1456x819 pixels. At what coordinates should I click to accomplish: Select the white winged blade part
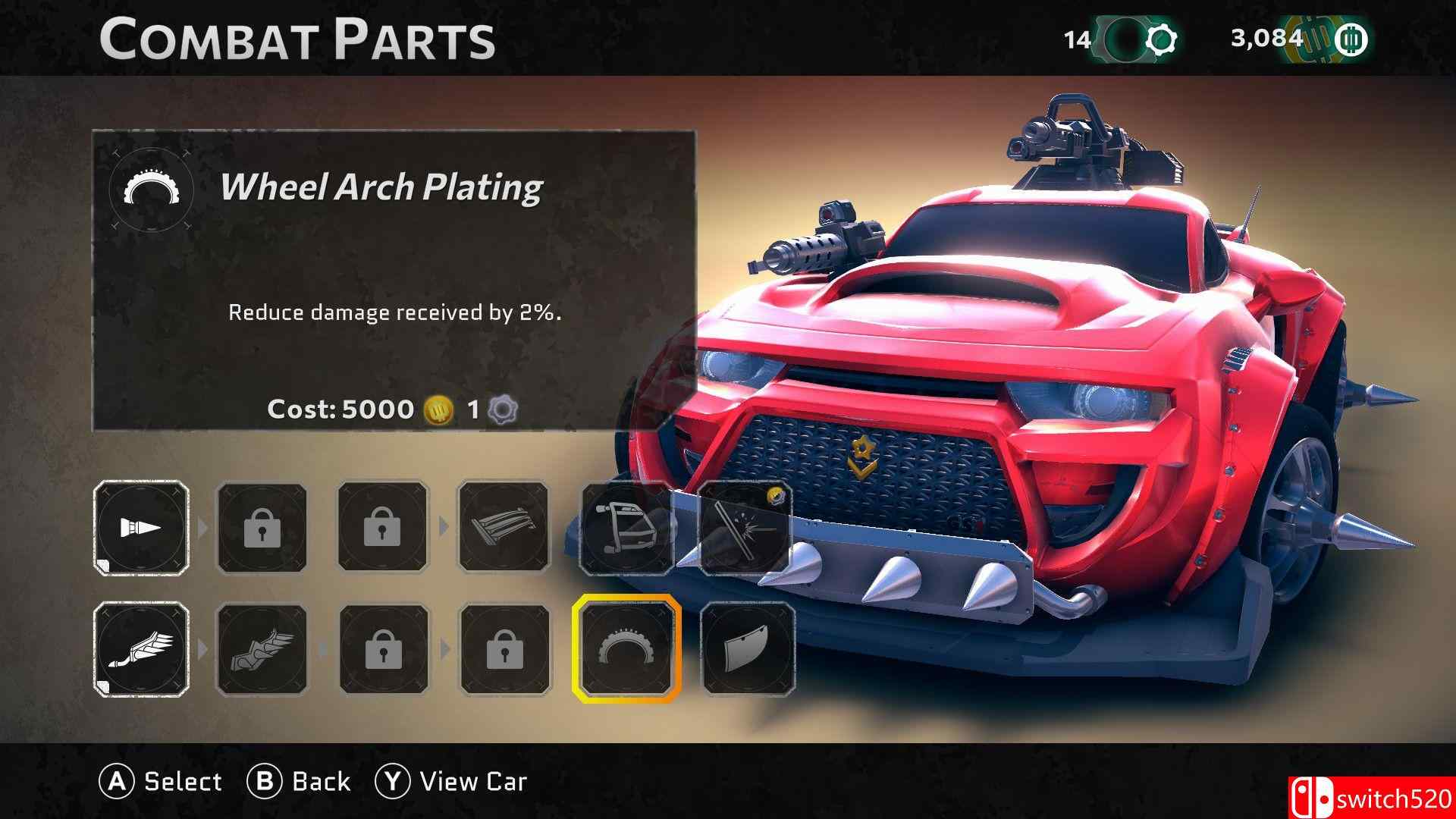pos(142,649)
